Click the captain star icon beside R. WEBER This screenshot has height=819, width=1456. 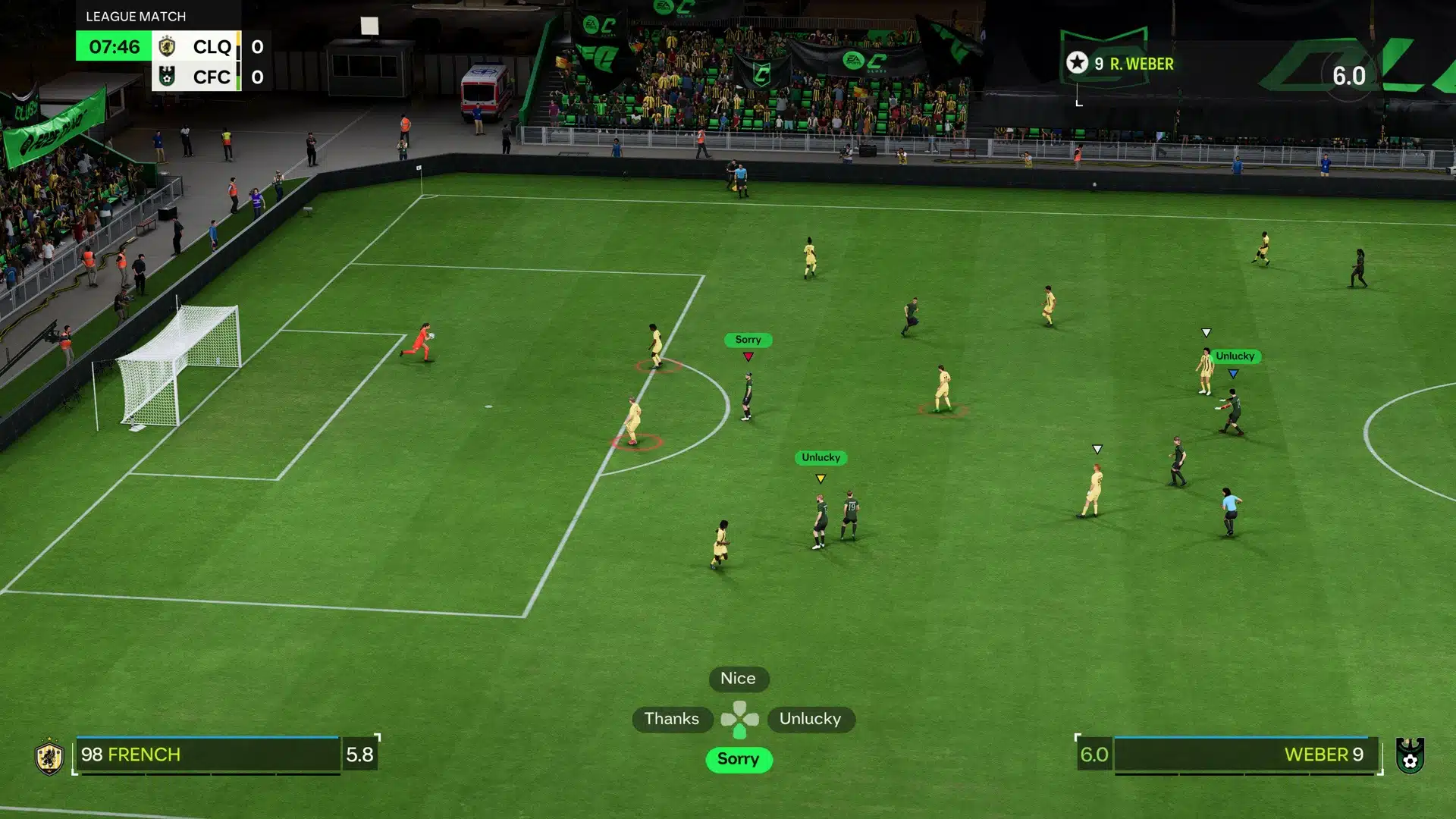coord(1076,63)
